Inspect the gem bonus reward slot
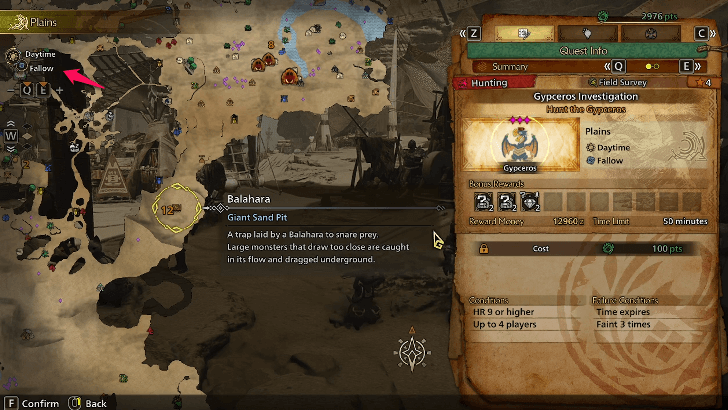 [529, 201]
